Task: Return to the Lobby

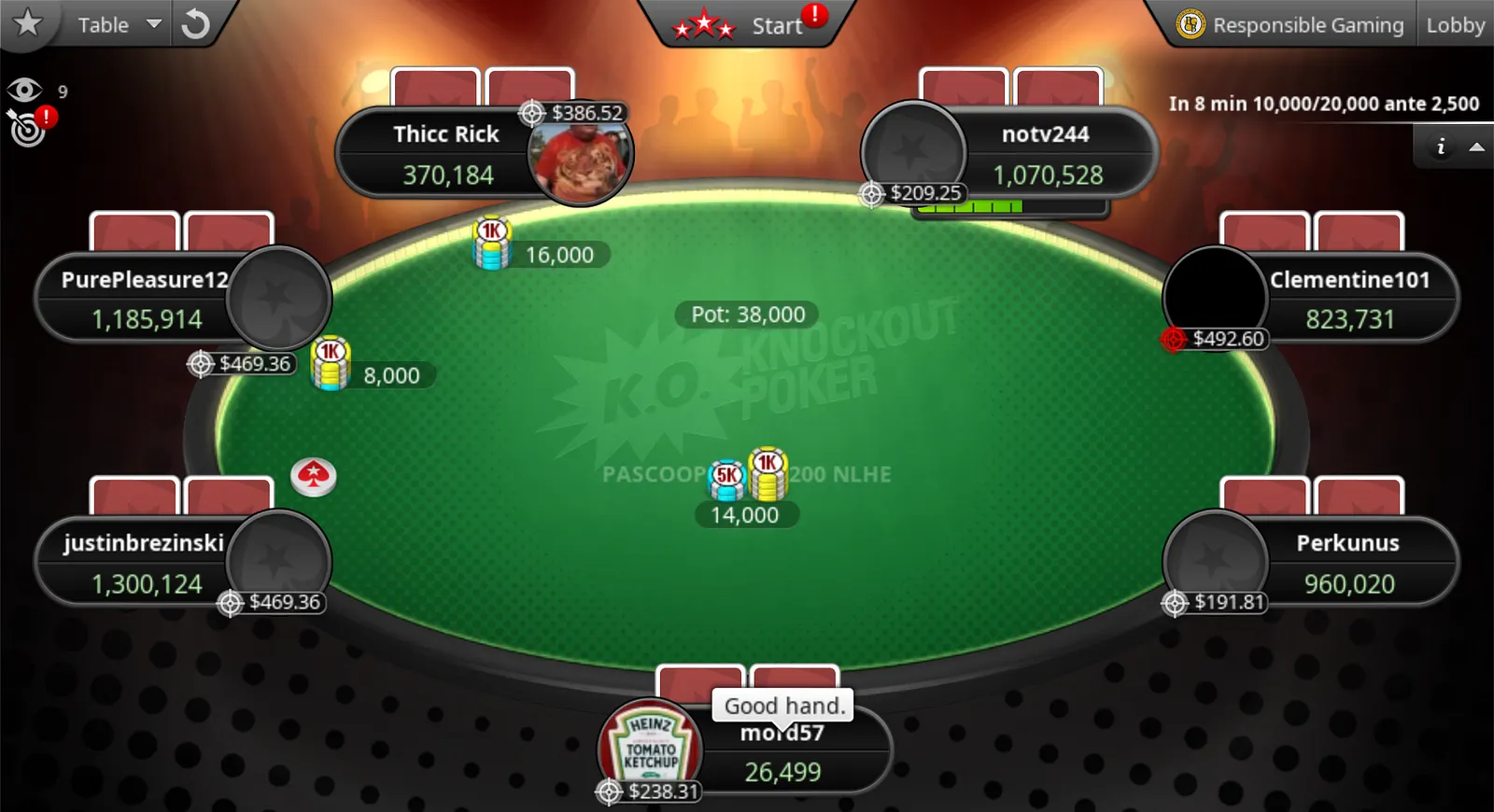Action: 1455,25
